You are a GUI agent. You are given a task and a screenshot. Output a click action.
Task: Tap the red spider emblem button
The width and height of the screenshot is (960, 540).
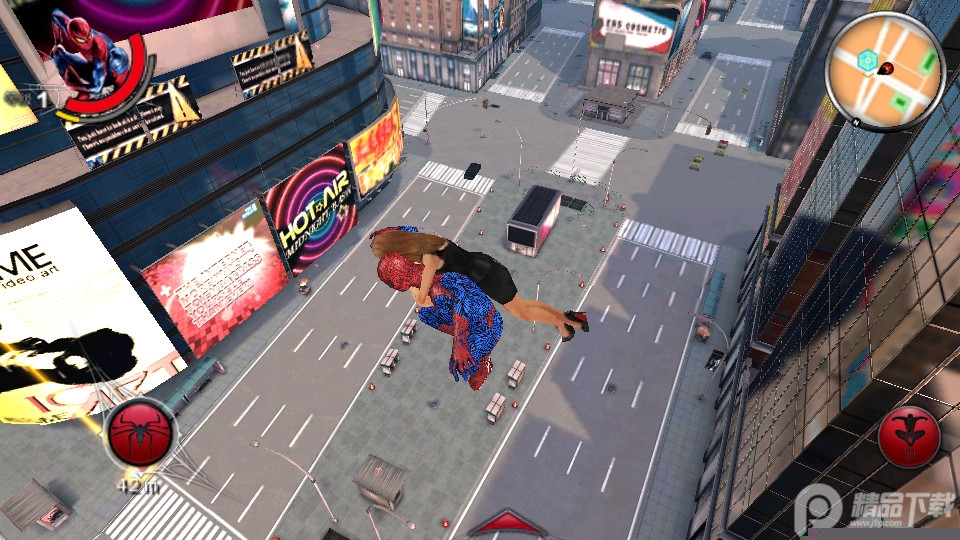point(140,433)
